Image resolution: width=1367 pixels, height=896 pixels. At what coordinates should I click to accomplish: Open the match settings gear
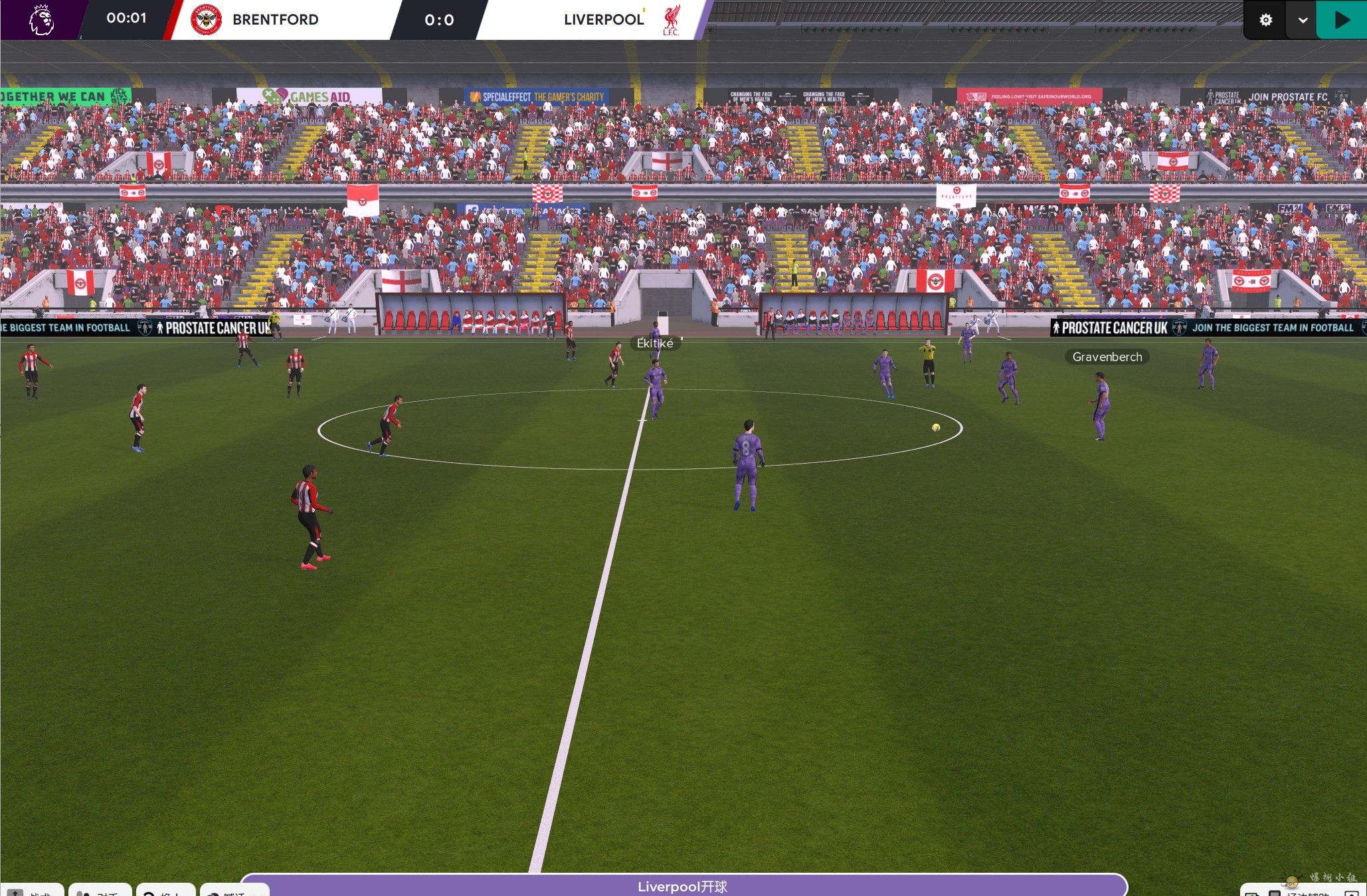point(1265,20)
